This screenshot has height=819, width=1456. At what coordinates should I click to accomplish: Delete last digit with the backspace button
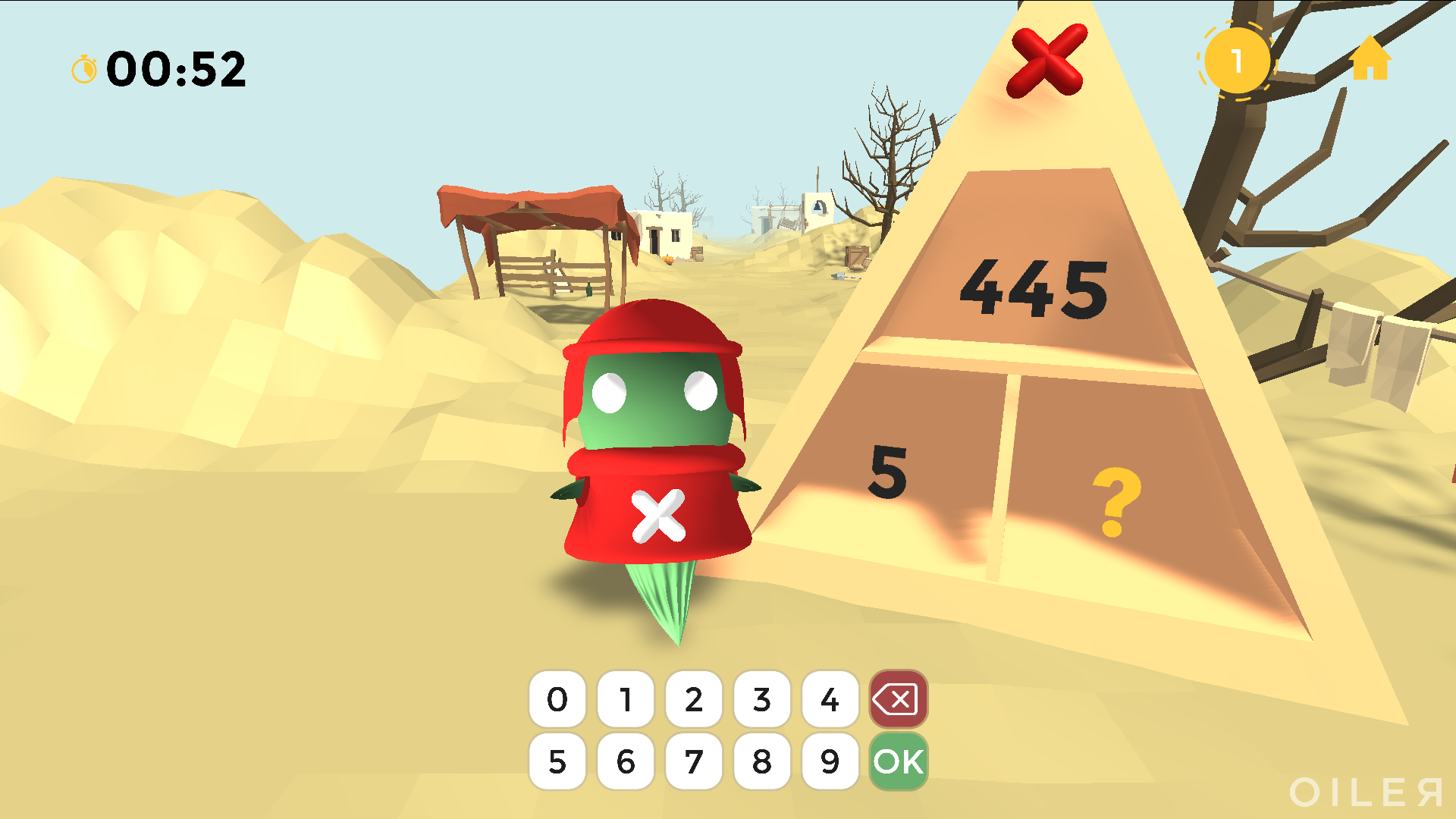click(899, 699)
